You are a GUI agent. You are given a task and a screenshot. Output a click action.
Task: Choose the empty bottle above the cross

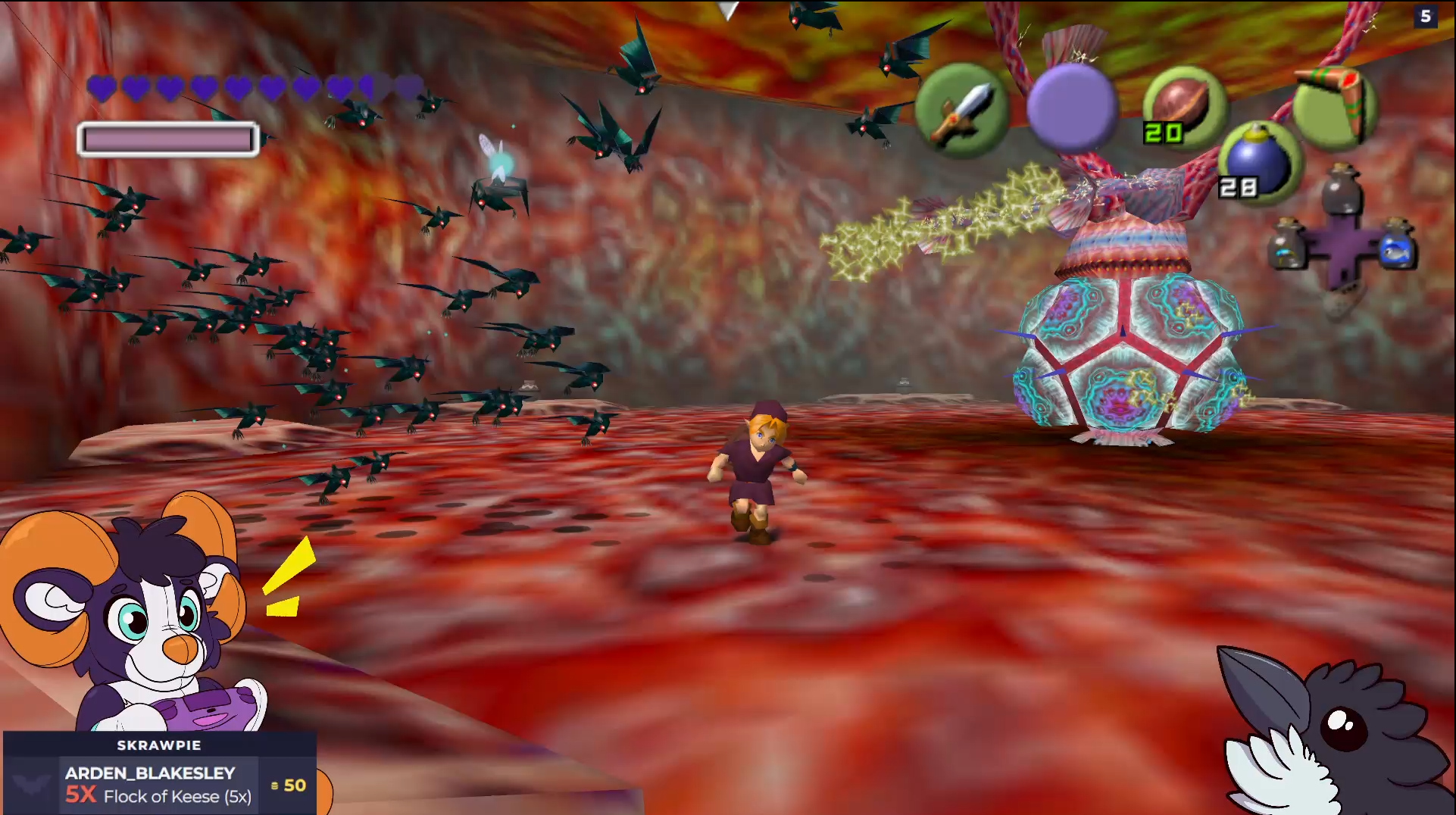[x=1341, y=189]
